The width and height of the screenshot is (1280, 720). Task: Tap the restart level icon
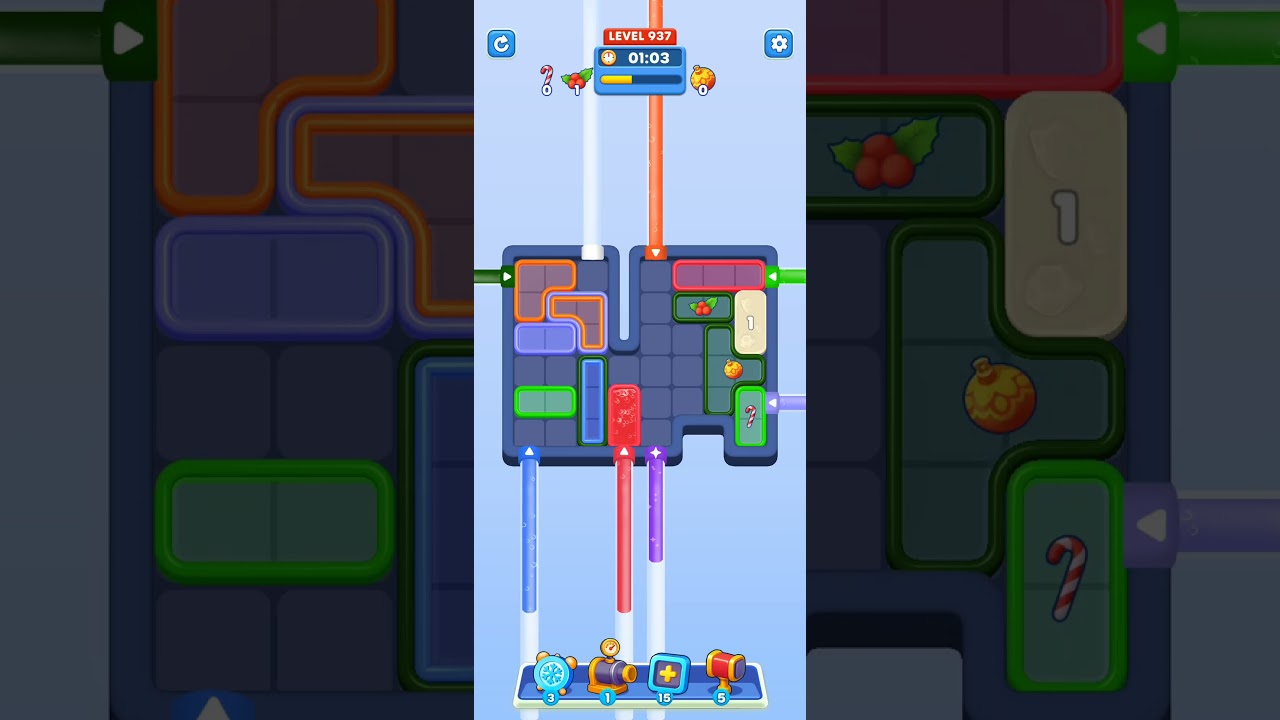(x=501, y=44)
